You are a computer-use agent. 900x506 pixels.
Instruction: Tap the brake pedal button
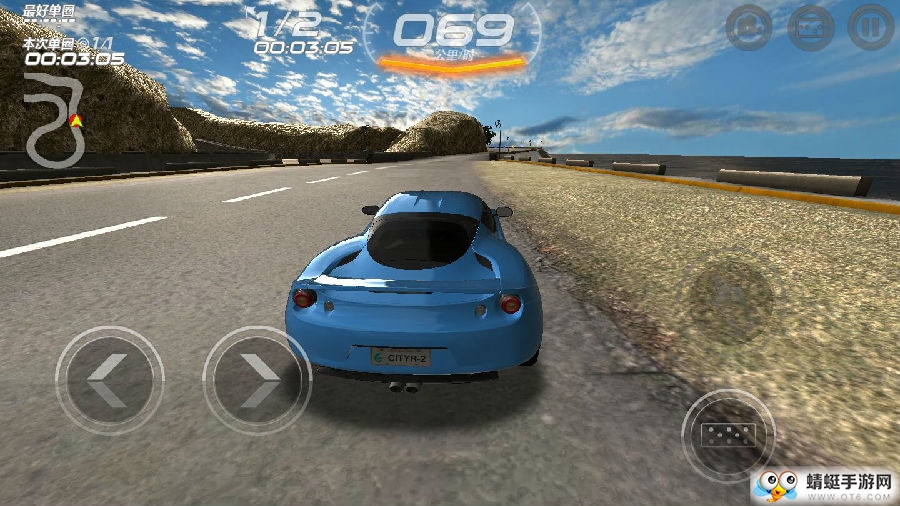(x=728, y=435)
